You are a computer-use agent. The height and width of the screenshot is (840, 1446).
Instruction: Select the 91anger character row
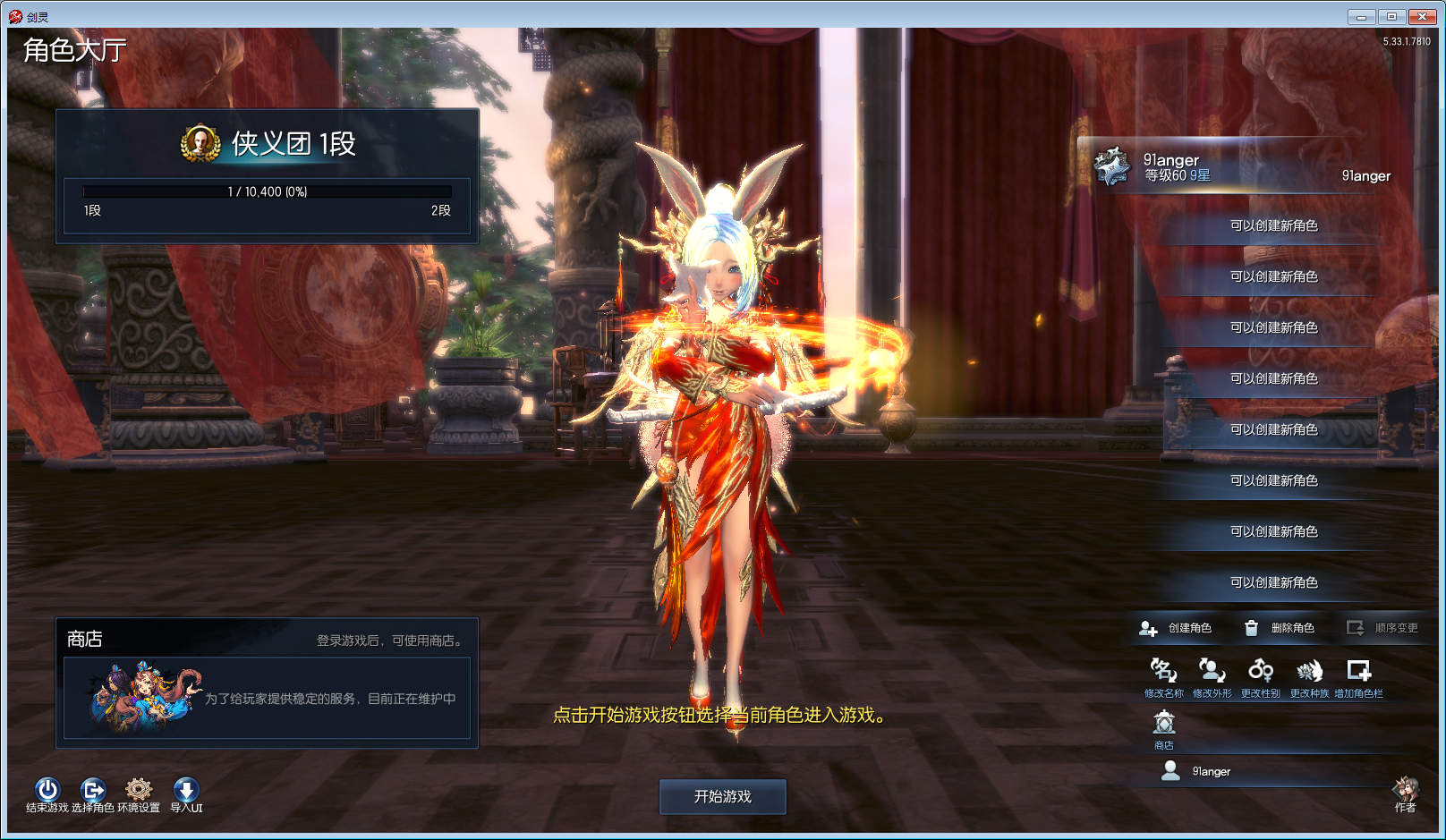point(1244,167)
